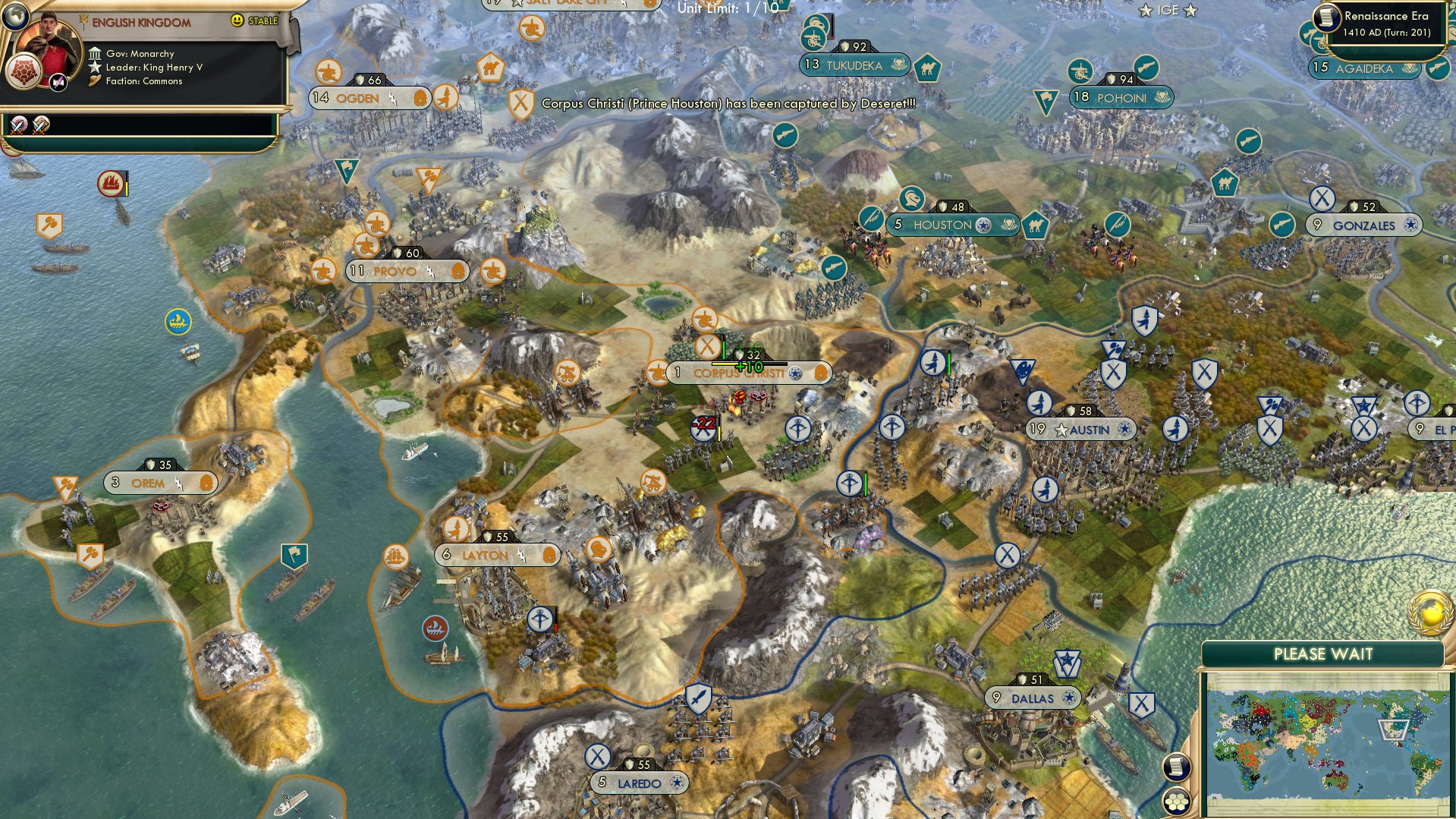Open the Austin city banner

coord(1081,430)
